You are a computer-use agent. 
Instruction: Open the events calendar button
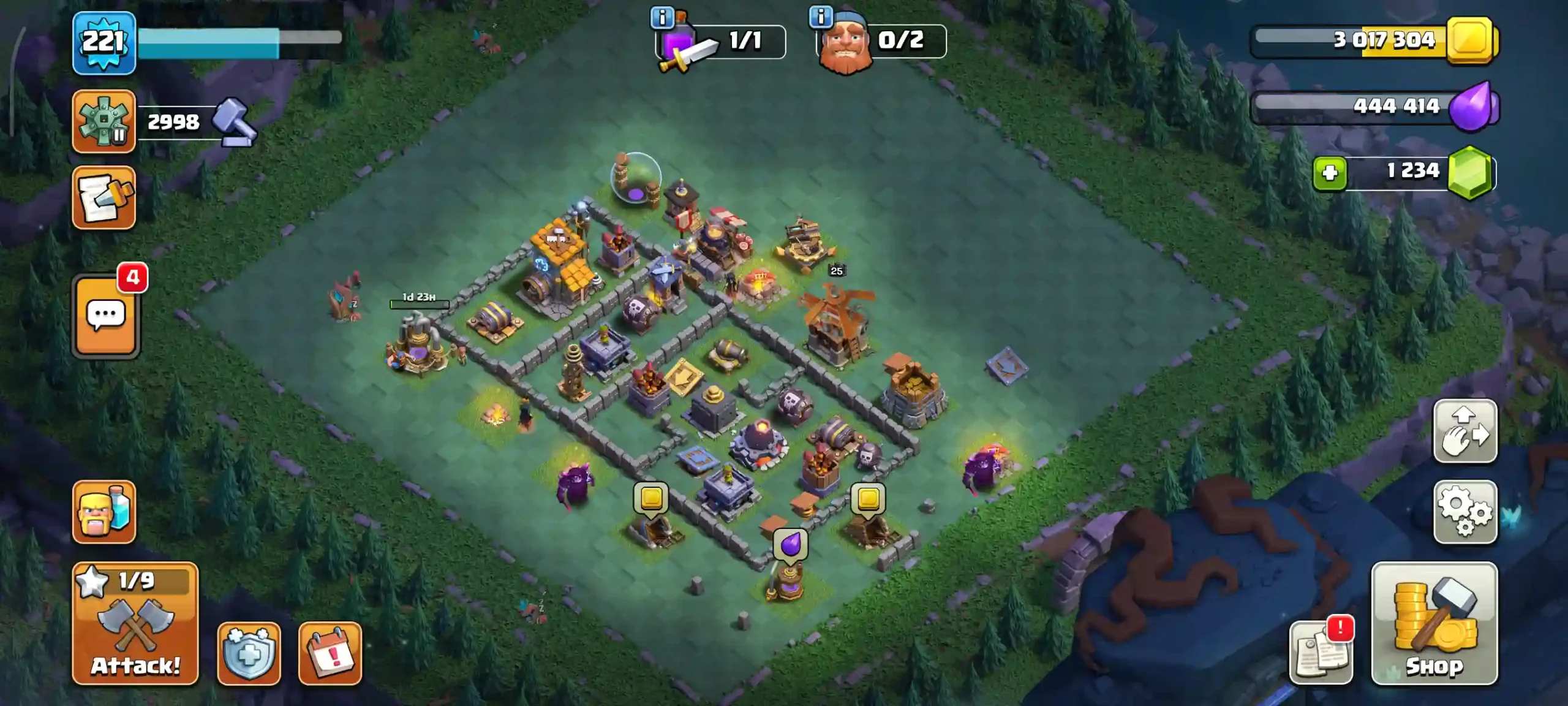pyautogui.click(x=330, y=653)
